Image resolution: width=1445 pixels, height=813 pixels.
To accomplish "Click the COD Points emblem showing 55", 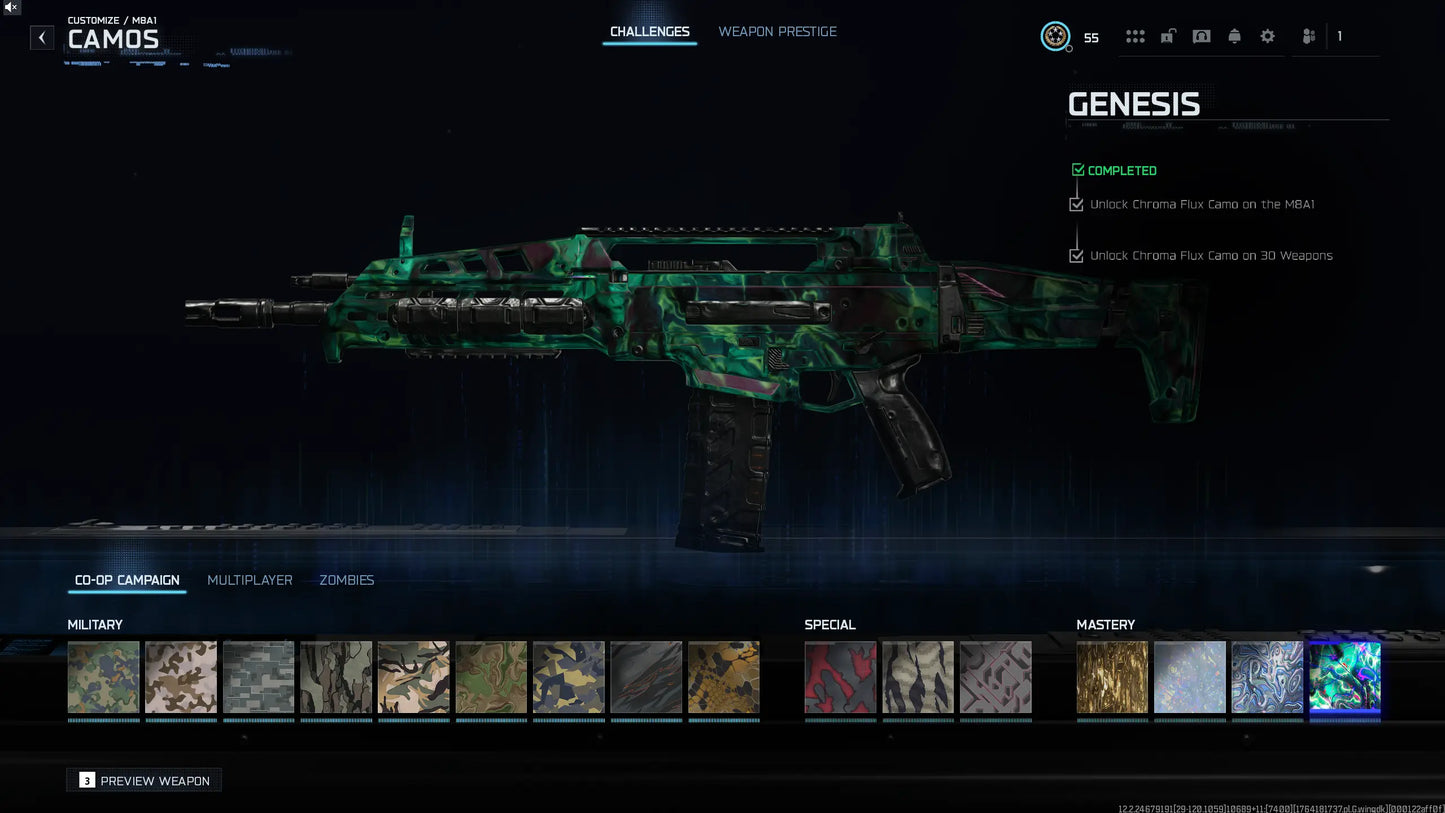I will [x=1056, y=36].
